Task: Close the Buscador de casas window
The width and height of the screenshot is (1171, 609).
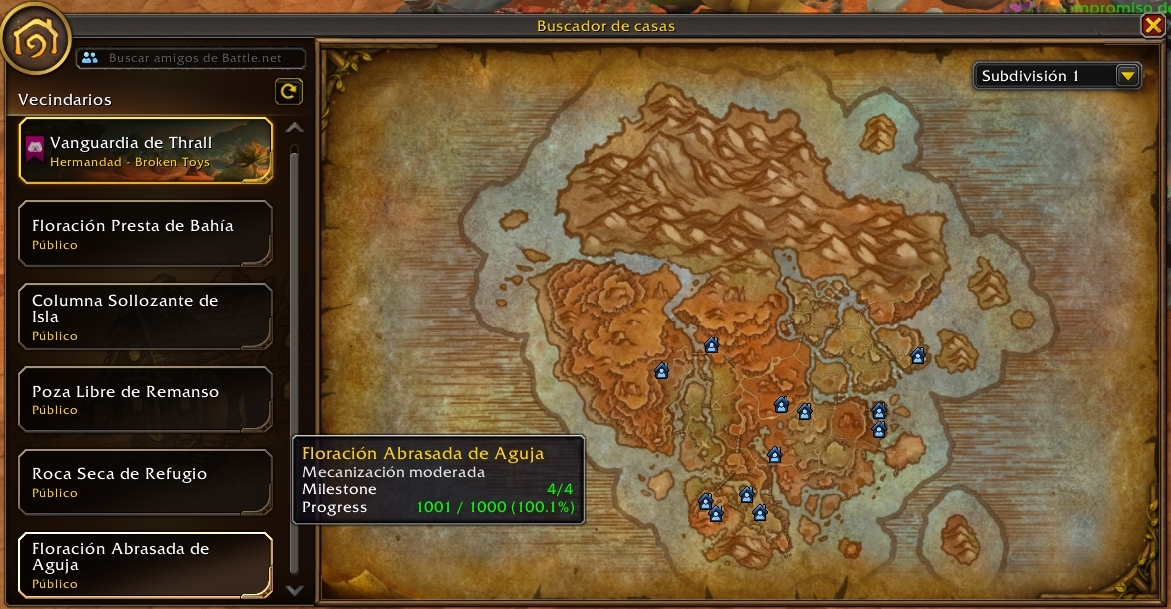Action: 1152,26
